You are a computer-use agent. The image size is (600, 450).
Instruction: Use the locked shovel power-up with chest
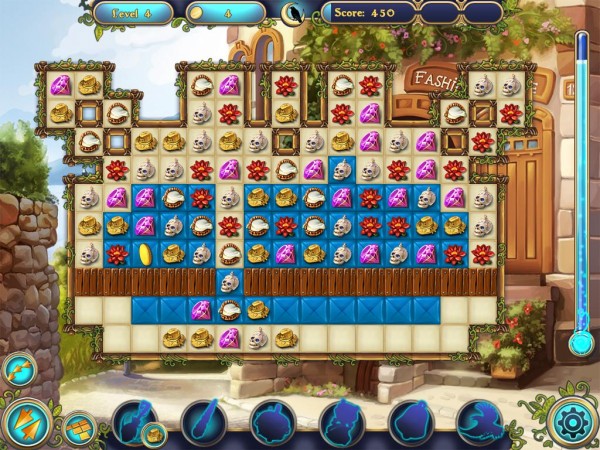pos(135,422)
